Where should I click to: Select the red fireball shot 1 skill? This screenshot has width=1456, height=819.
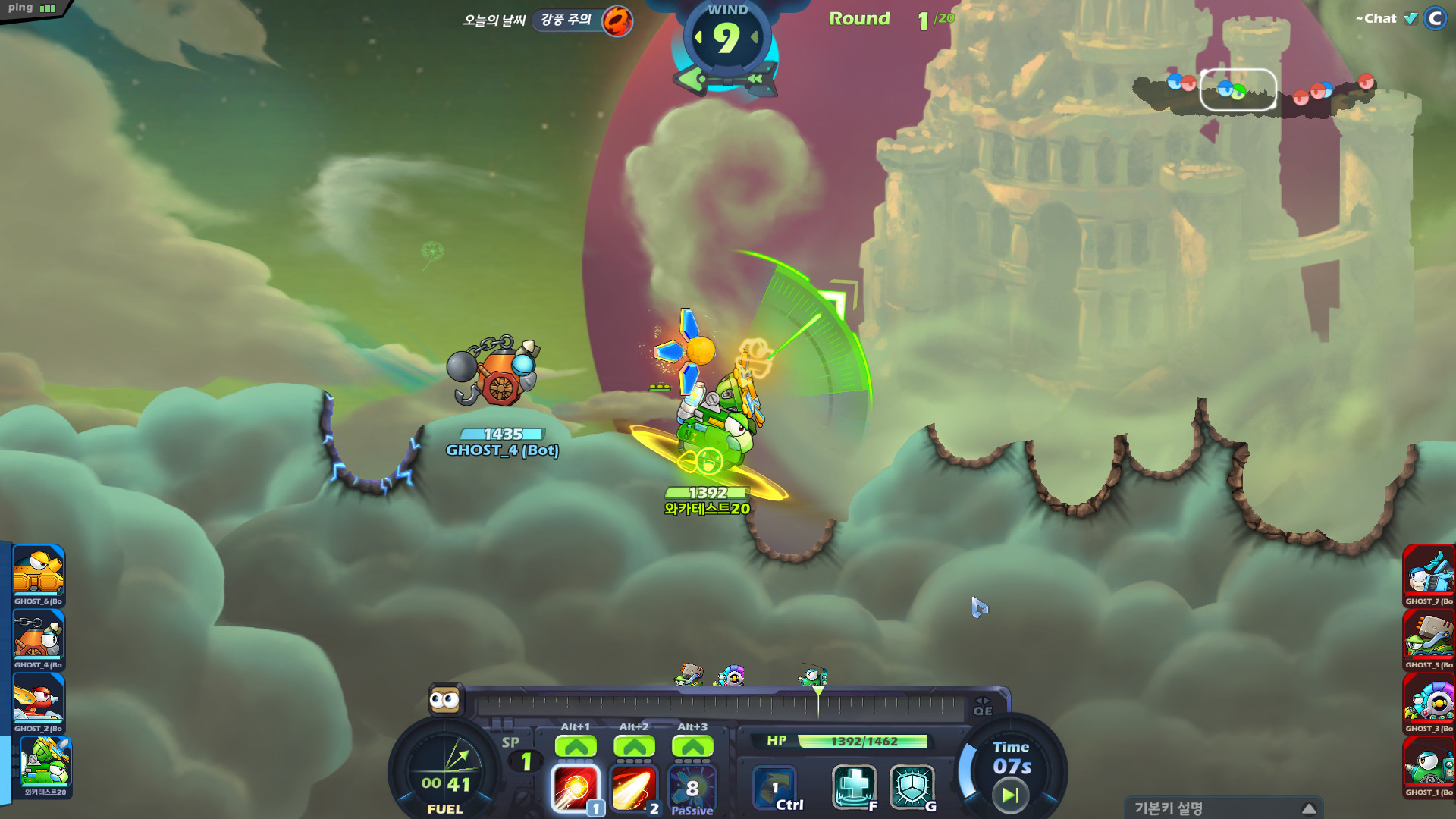point(575,788)
